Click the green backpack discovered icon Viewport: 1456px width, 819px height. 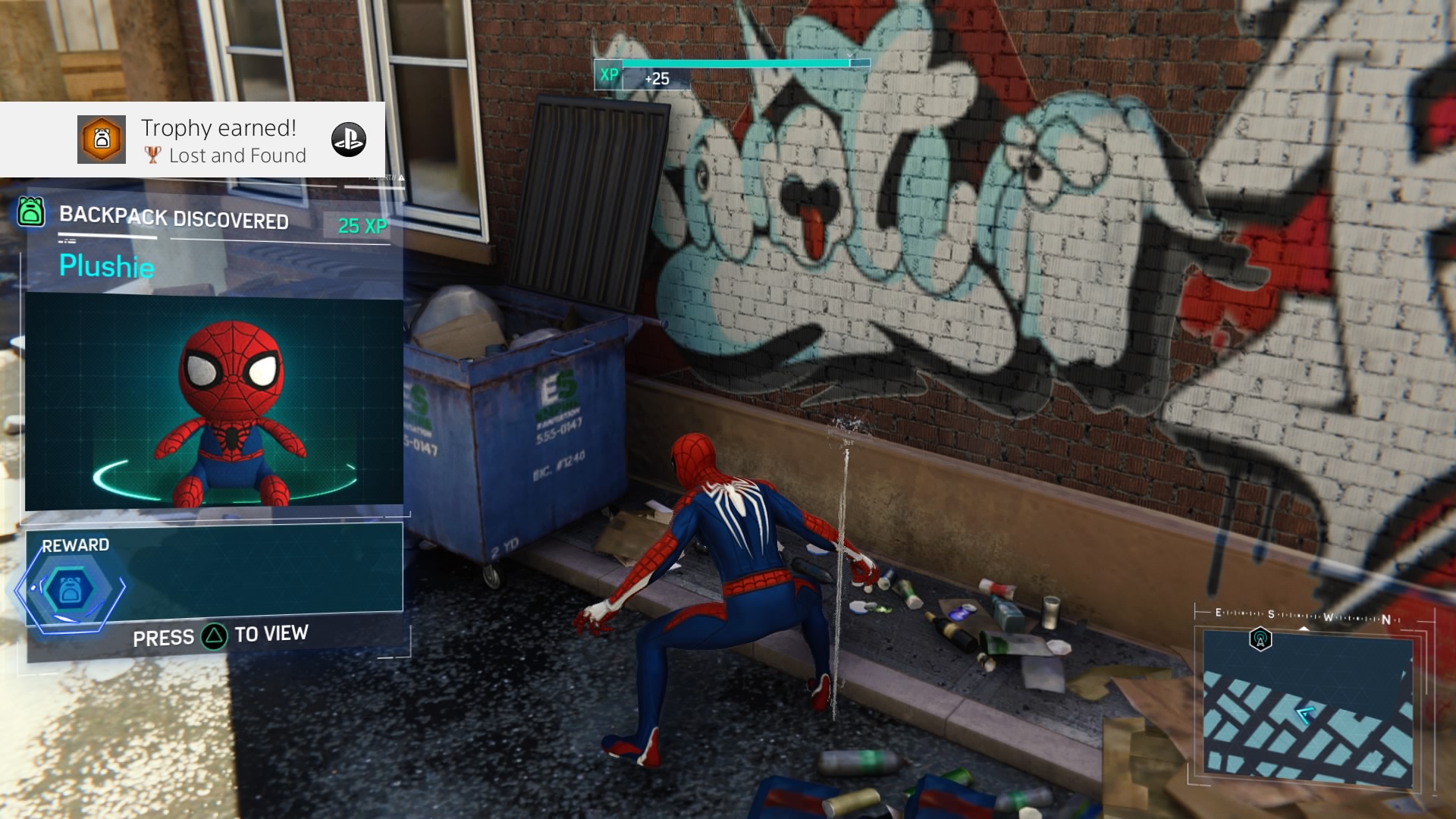pos(31,212)
